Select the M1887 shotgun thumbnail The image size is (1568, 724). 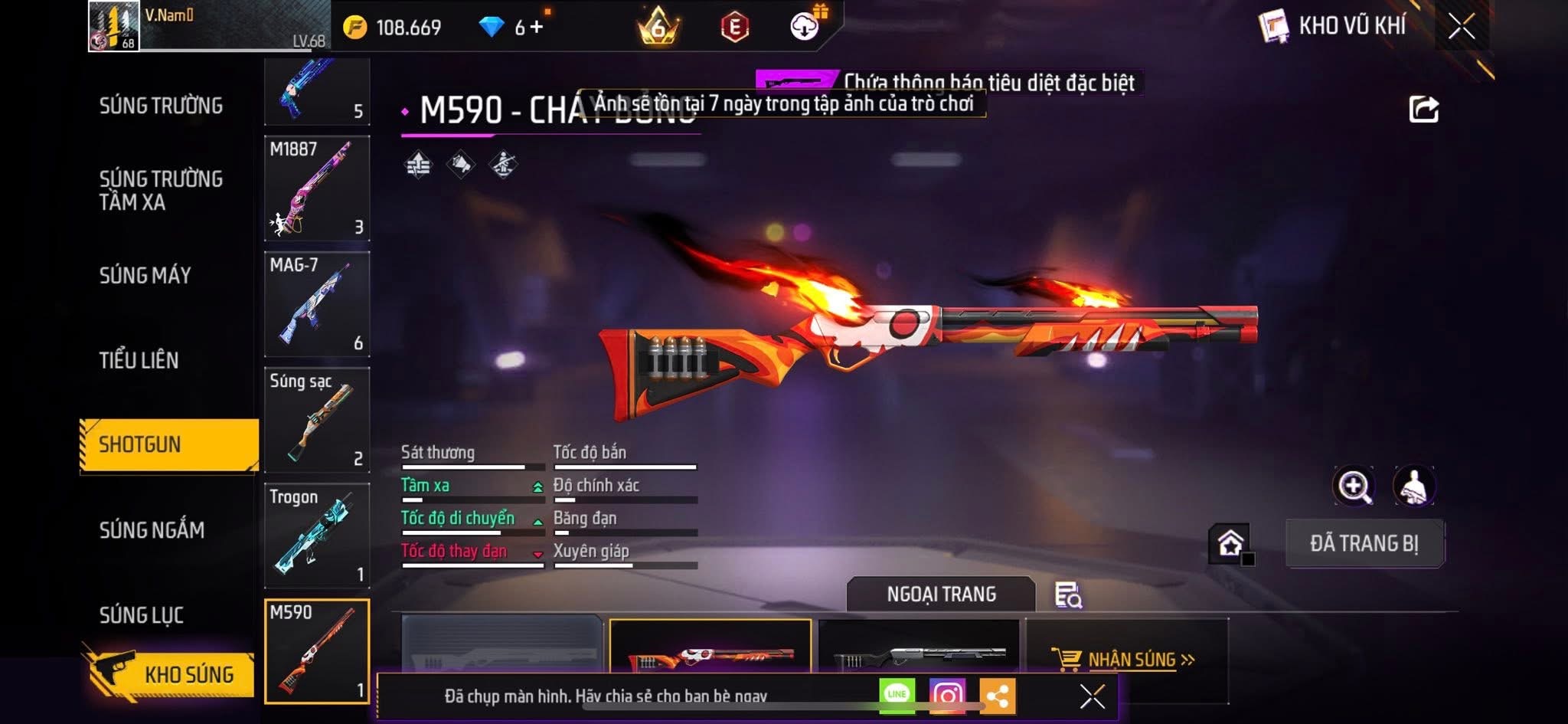(317, 188)
